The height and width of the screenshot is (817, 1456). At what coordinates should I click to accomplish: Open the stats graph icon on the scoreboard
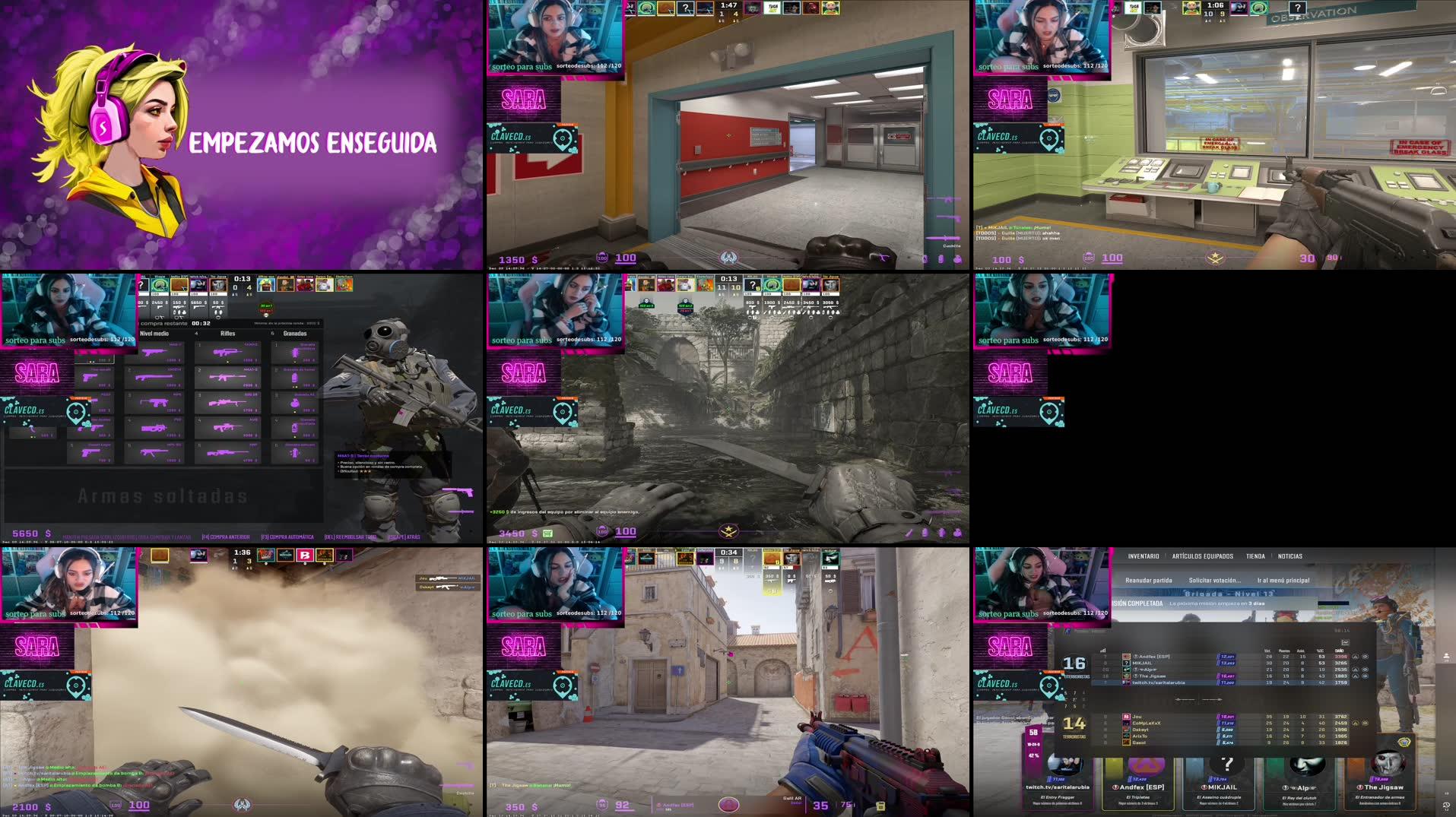1345,642
